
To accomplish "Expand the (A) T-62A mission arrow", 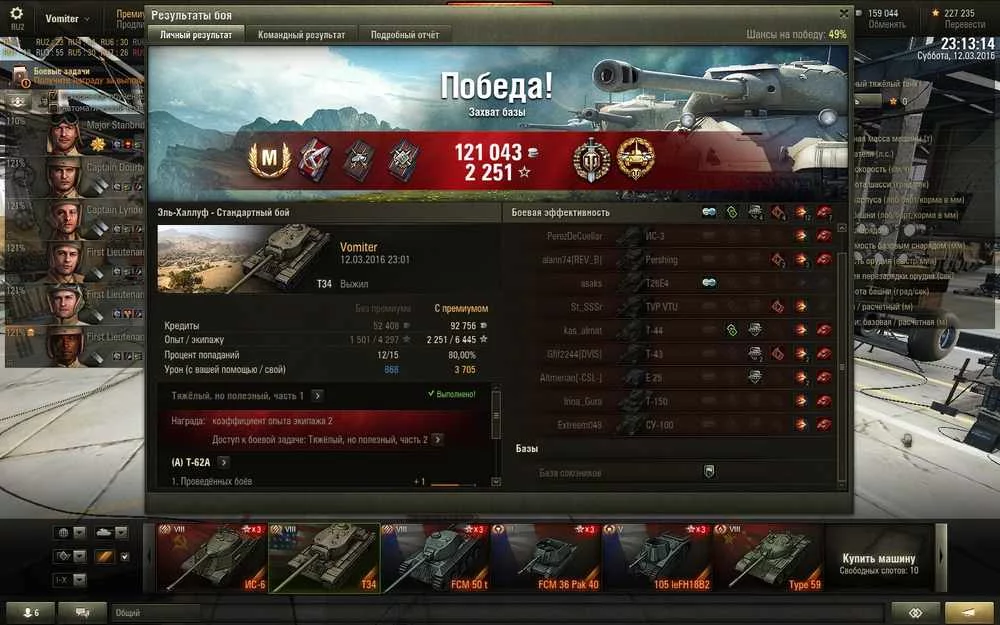I will click(x=223, y=462).
